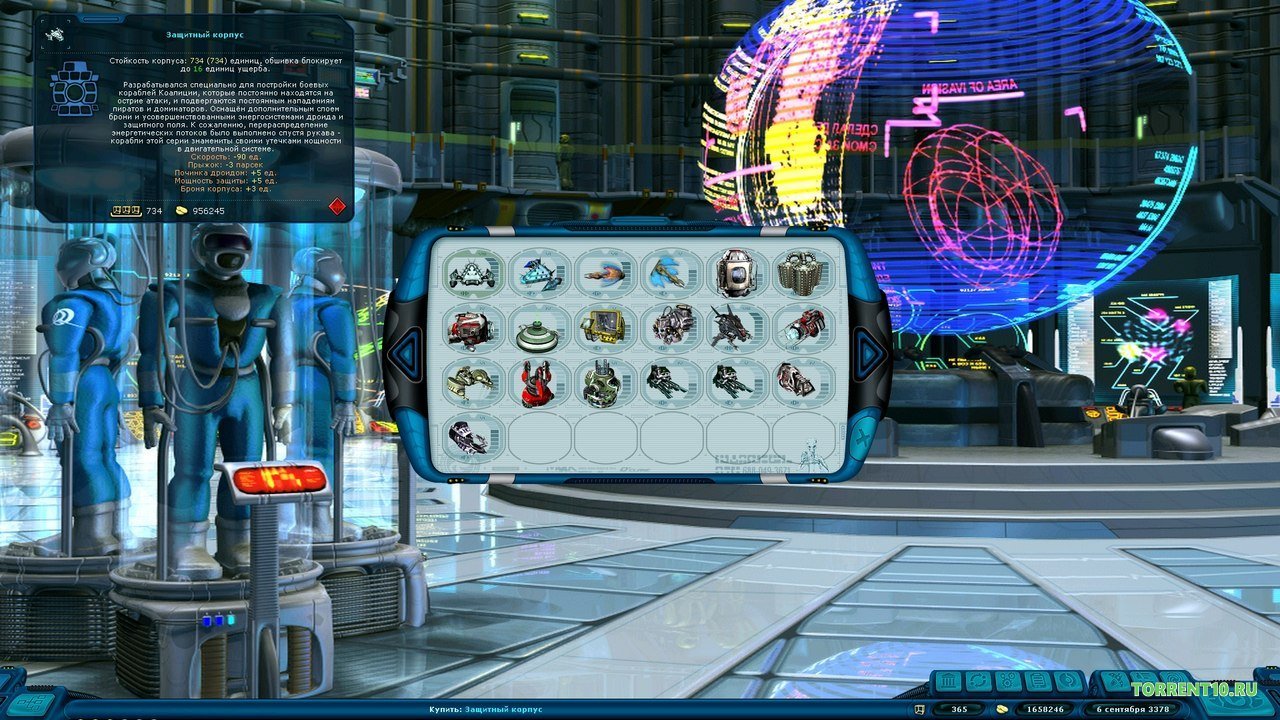Pick the orange flame engine item
The image size is (1280, 720).
(604, 272)
